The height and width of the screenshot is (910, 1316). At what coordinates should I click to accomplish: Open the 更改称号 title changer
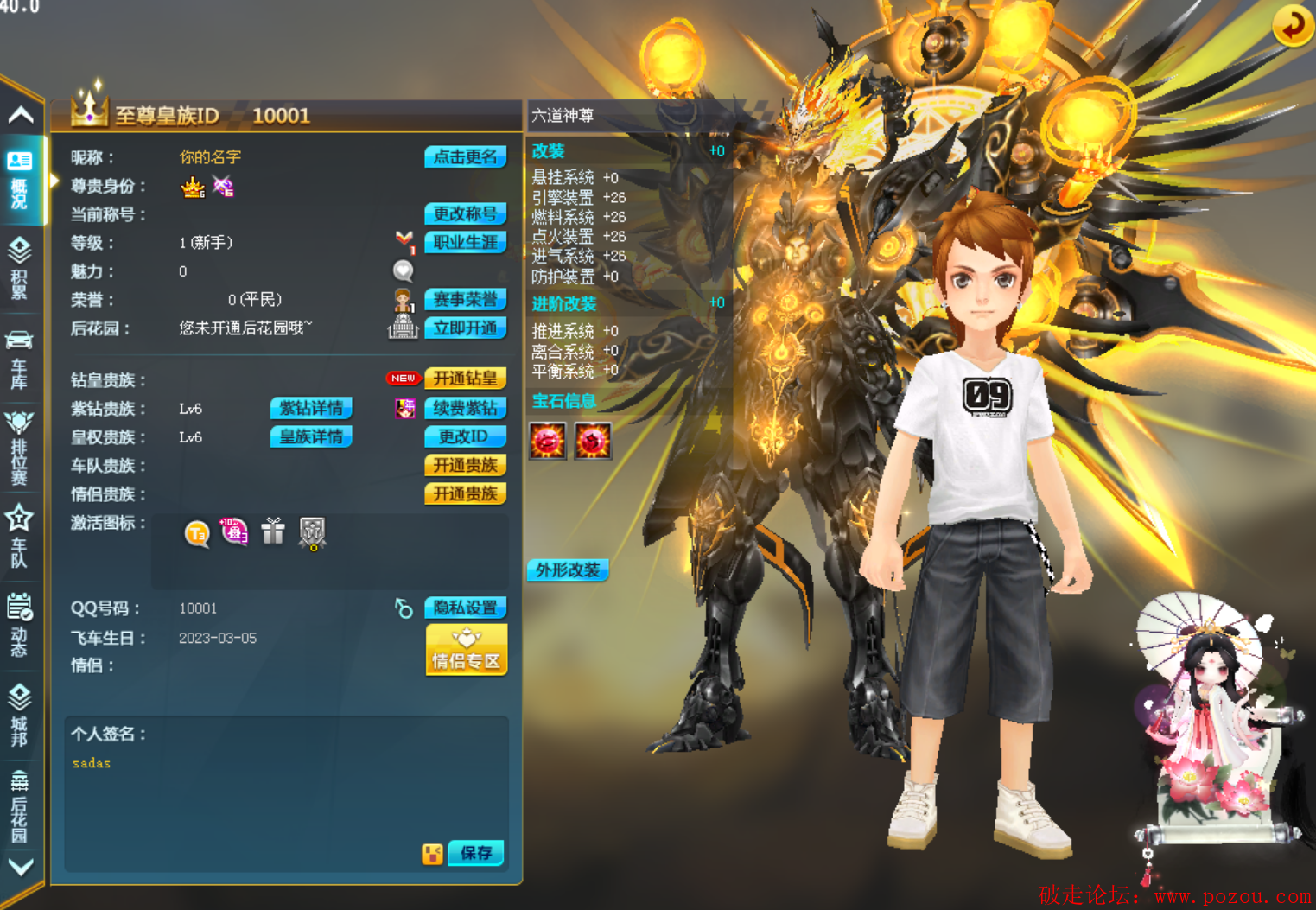pos(465,214)
